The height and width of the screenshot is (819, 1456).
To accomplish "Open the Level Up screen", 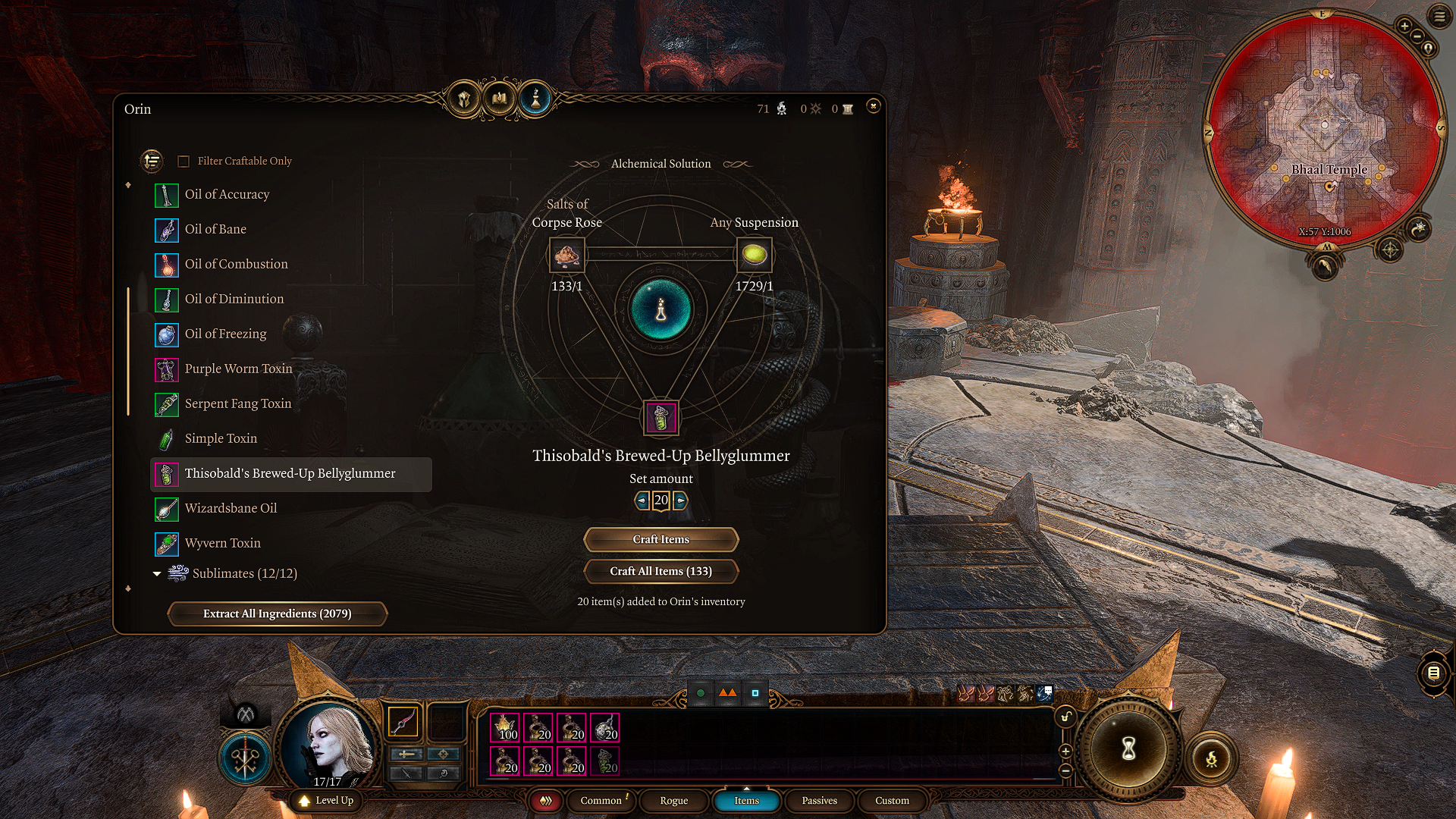I will tap(327, 801).
